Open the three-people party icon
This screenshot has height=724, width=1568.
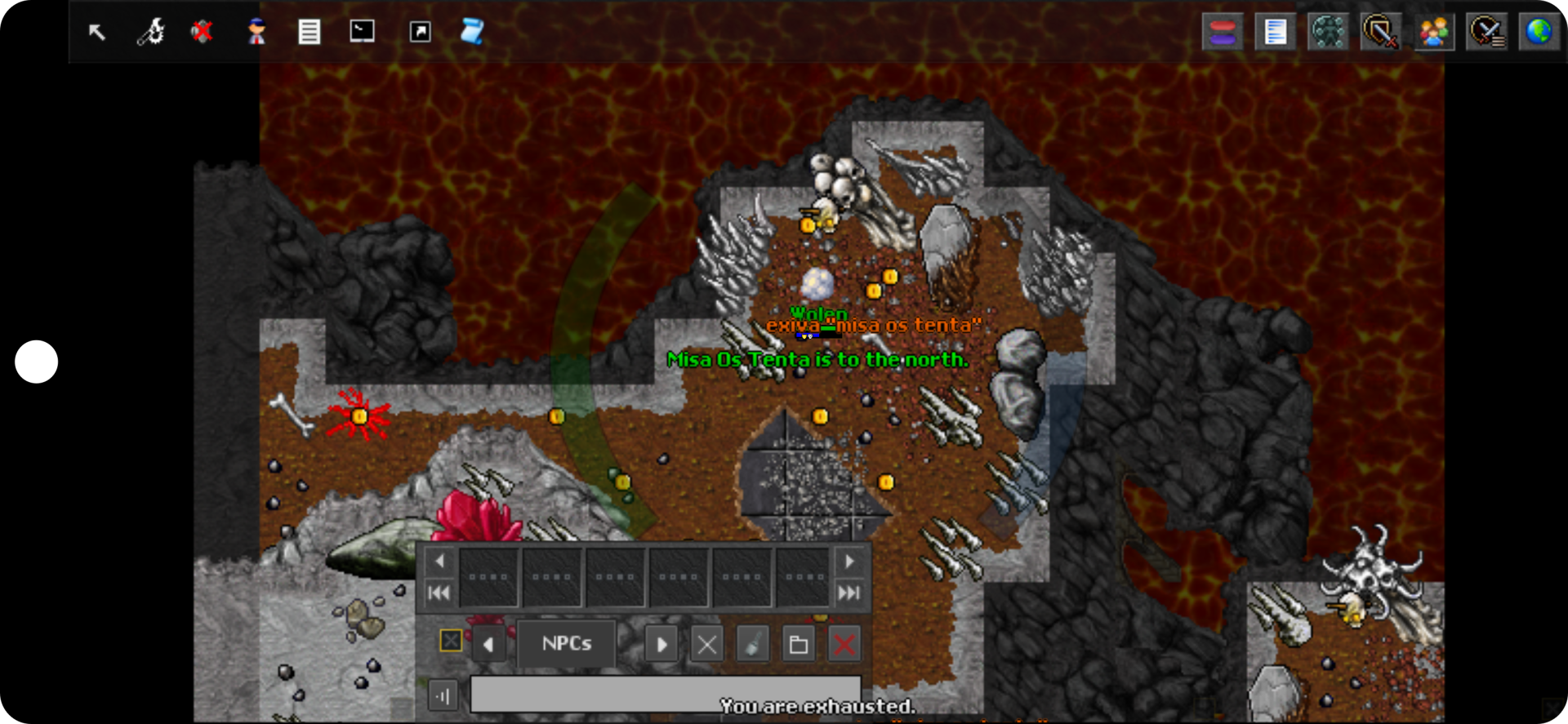click(x=1434, y=33)
